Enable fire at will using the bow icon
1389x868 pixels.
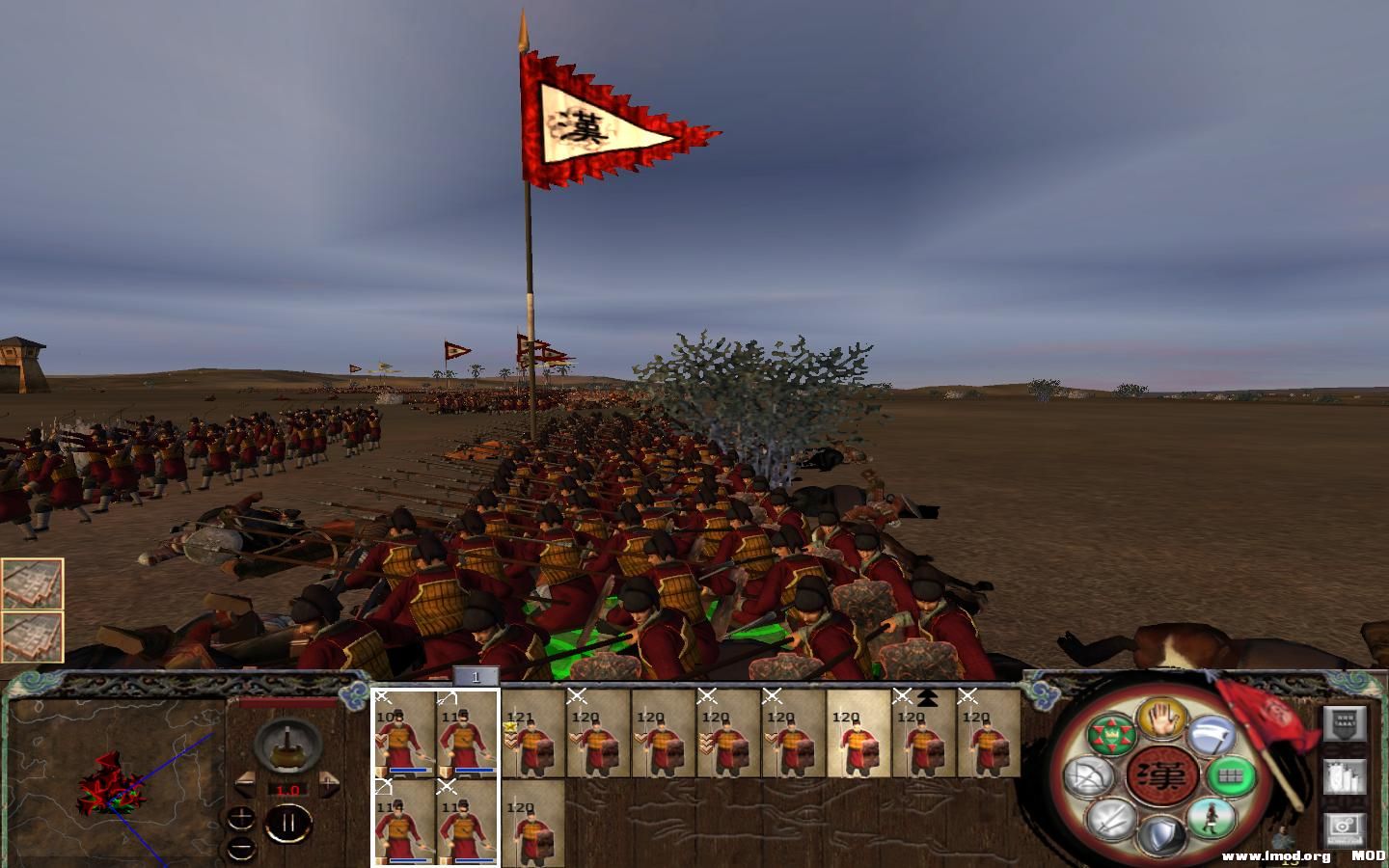point(1092,776)
